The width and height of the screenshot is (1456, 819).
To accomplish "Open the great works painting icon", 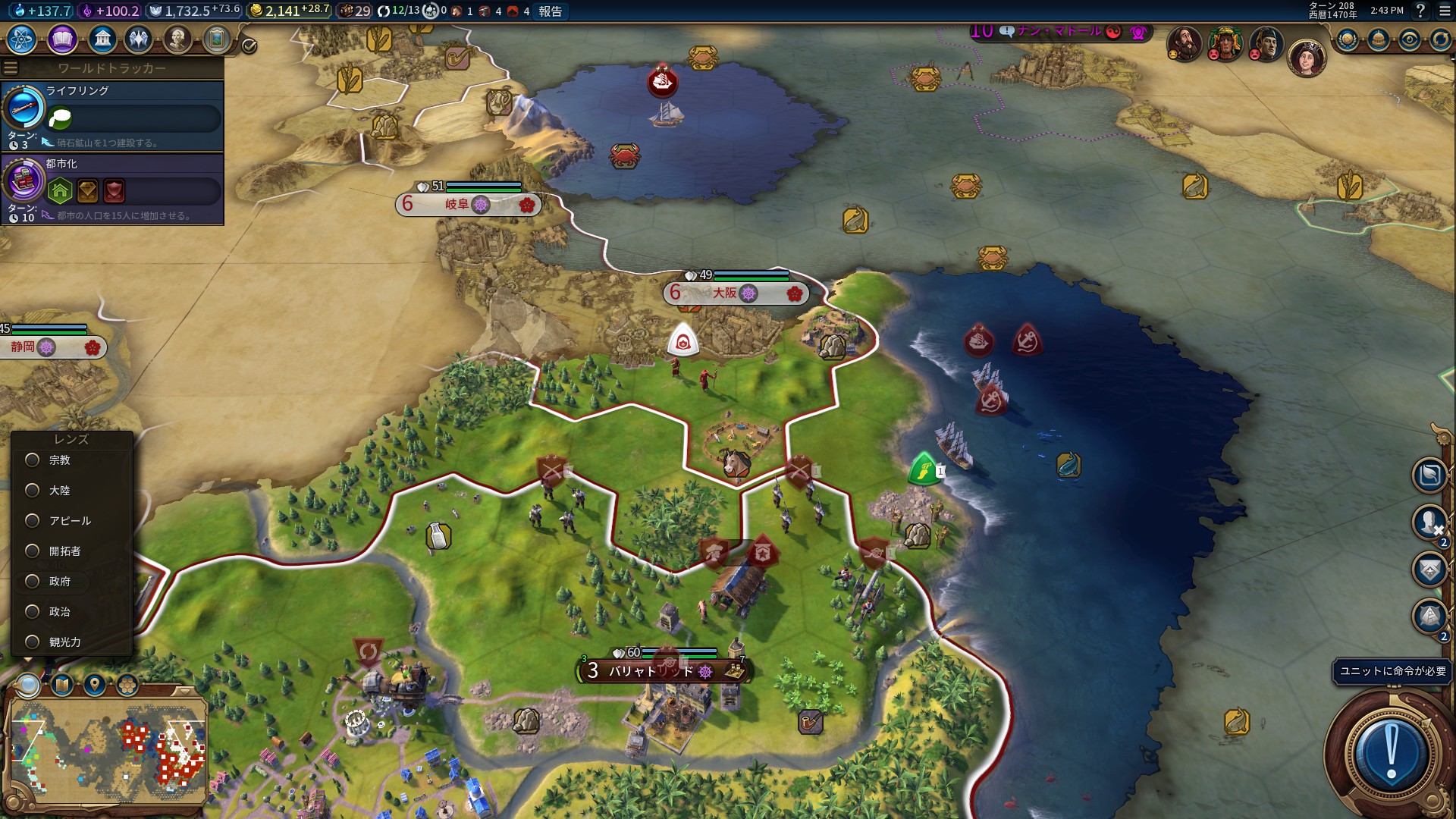I will (x=216, y=39).
